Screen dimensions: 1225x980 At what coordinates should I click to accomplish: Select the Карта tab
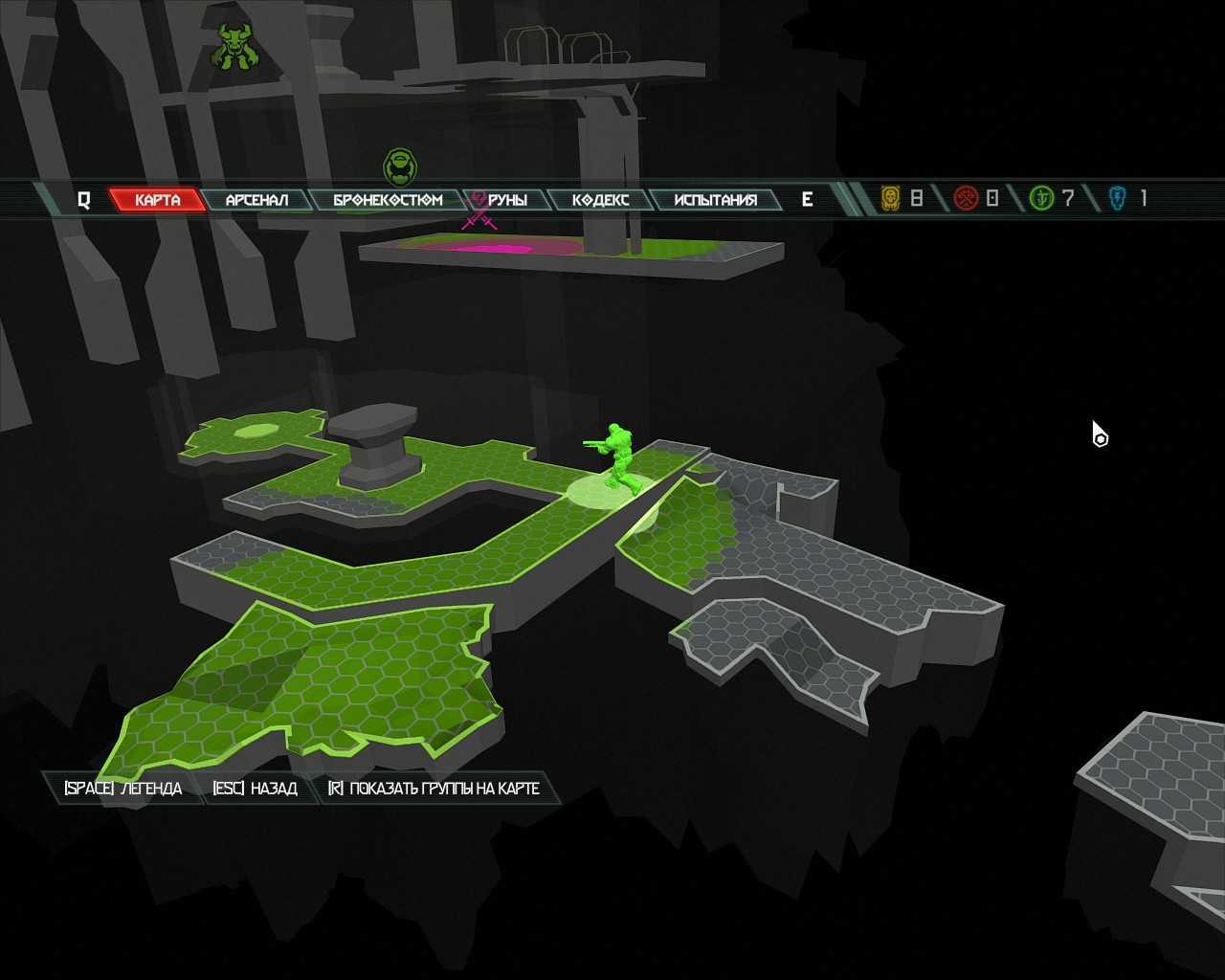pyautogui.click(x=157, y=199)
